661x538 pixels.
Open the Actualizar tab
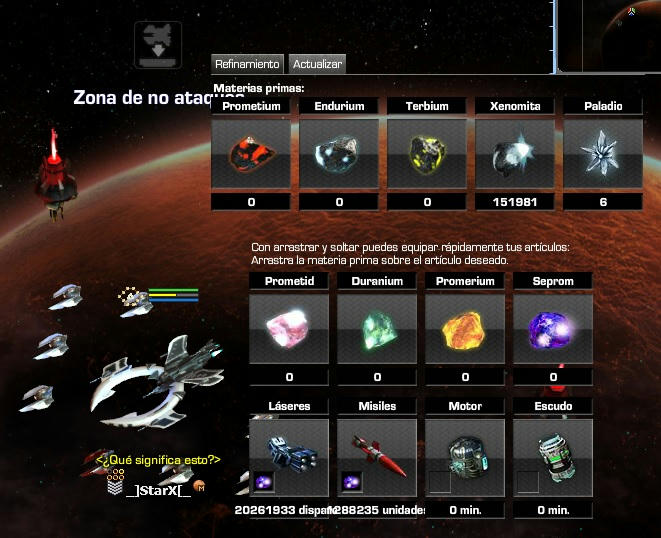coord(317,64)
